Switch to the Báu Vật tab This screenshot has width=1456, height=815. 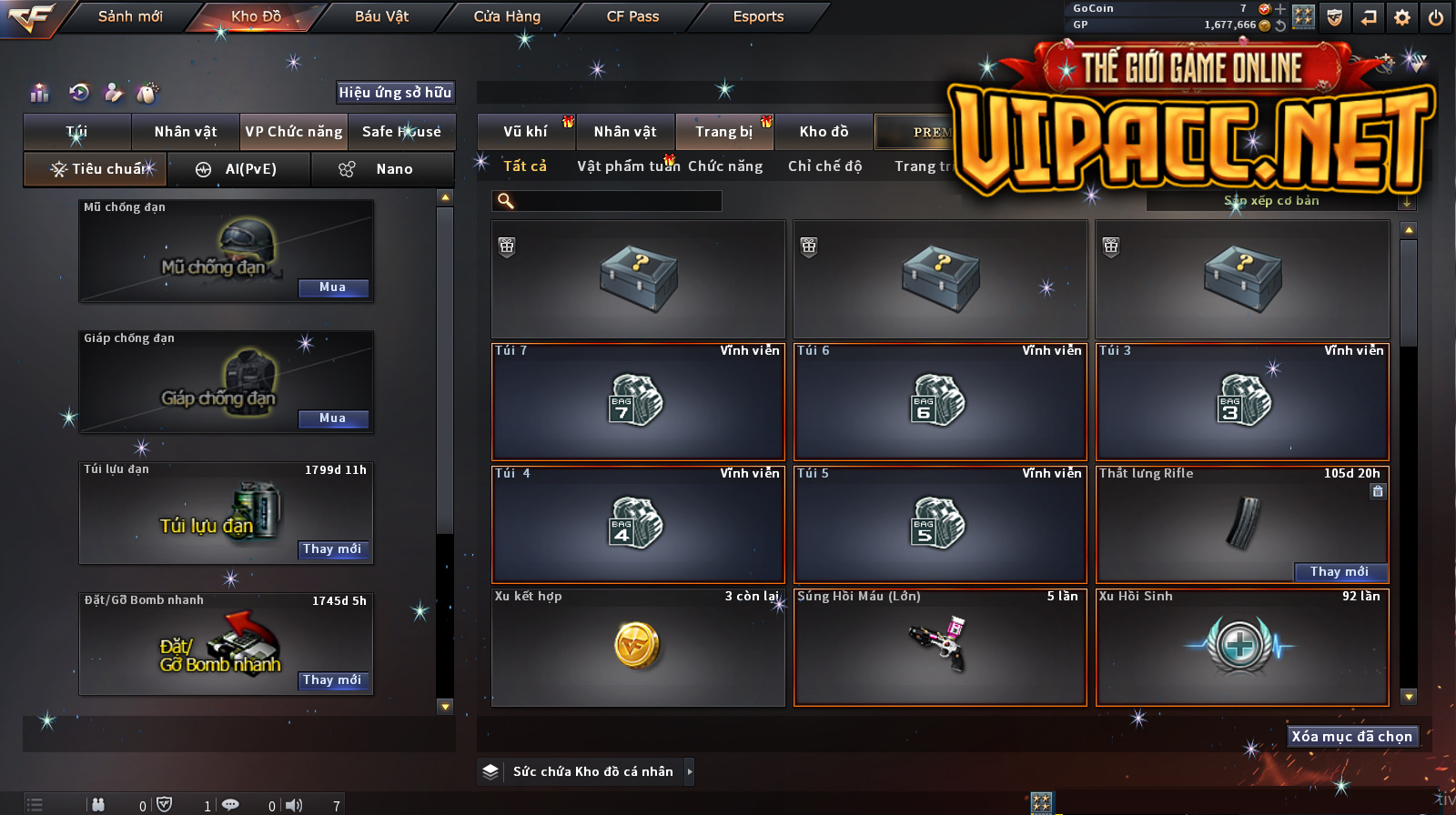pyautogui.click(x=381, y=16)
